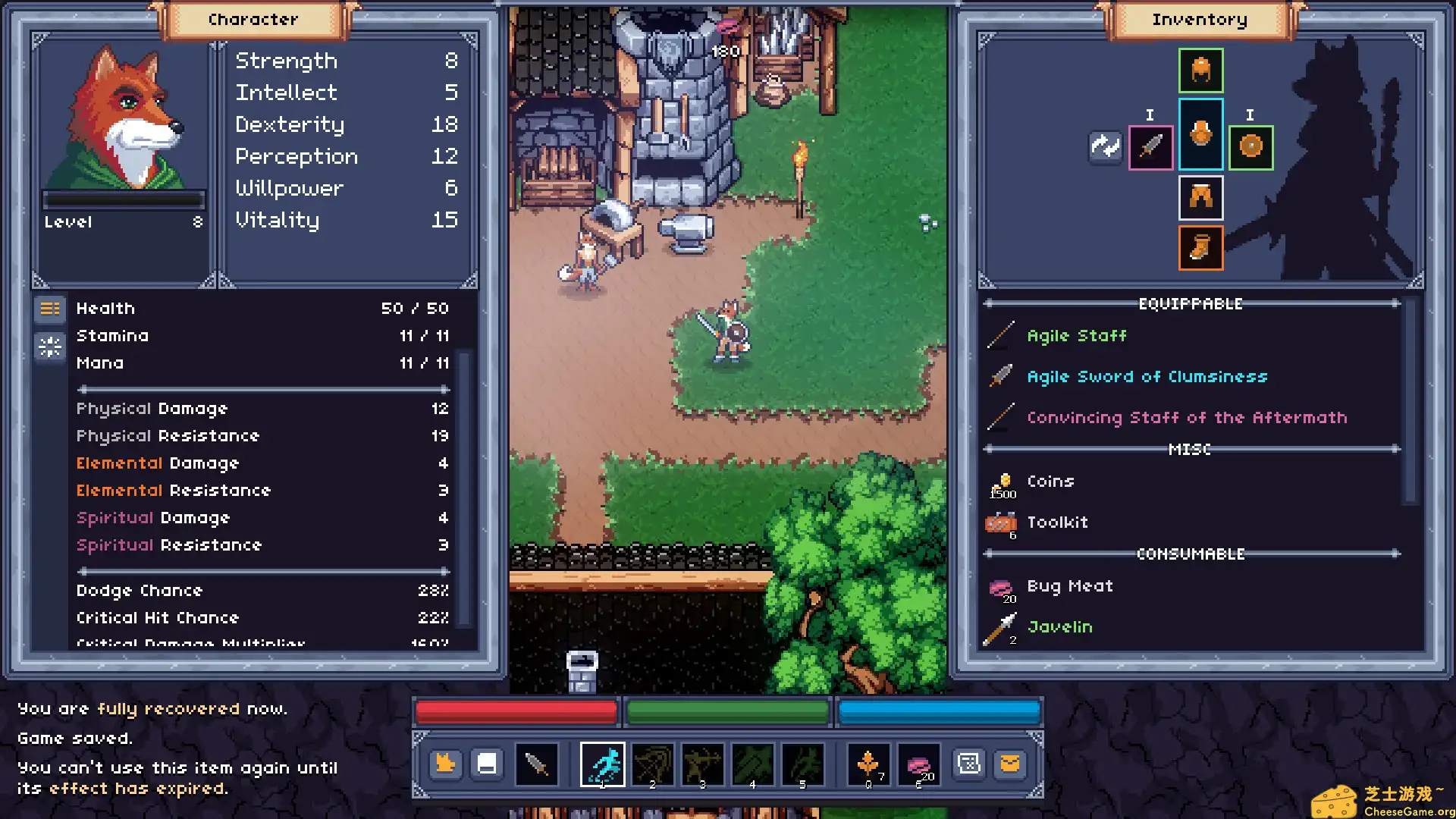
Task: Select the equipped helmet slot
Action: point(1200,71)
